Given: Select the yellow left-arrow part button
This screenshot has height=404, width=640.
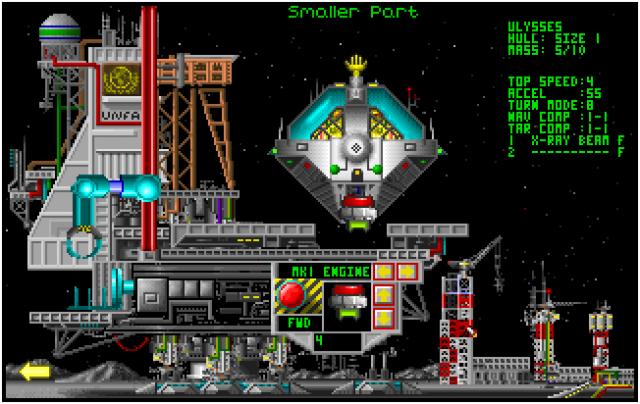Looking at the screenshot, I should pyautogui.click(x=381, y=271).
